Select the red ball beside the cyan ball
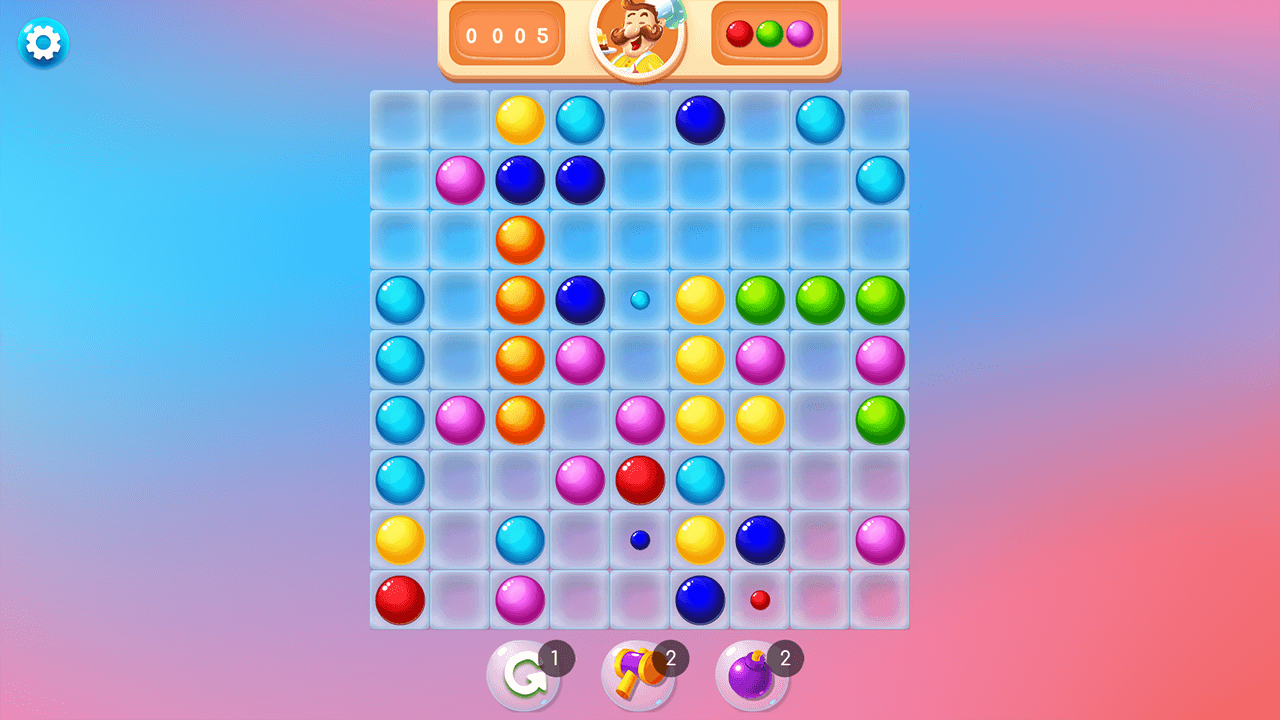The height and width of the screenshot is (720, 1280). [x=639, y=480]
